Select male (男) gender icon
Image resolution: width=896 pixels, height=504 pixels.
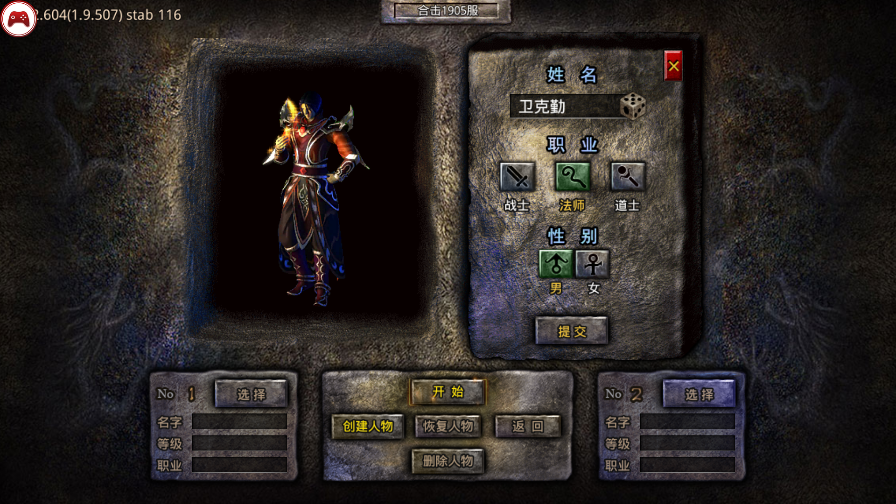coord(556,264)
